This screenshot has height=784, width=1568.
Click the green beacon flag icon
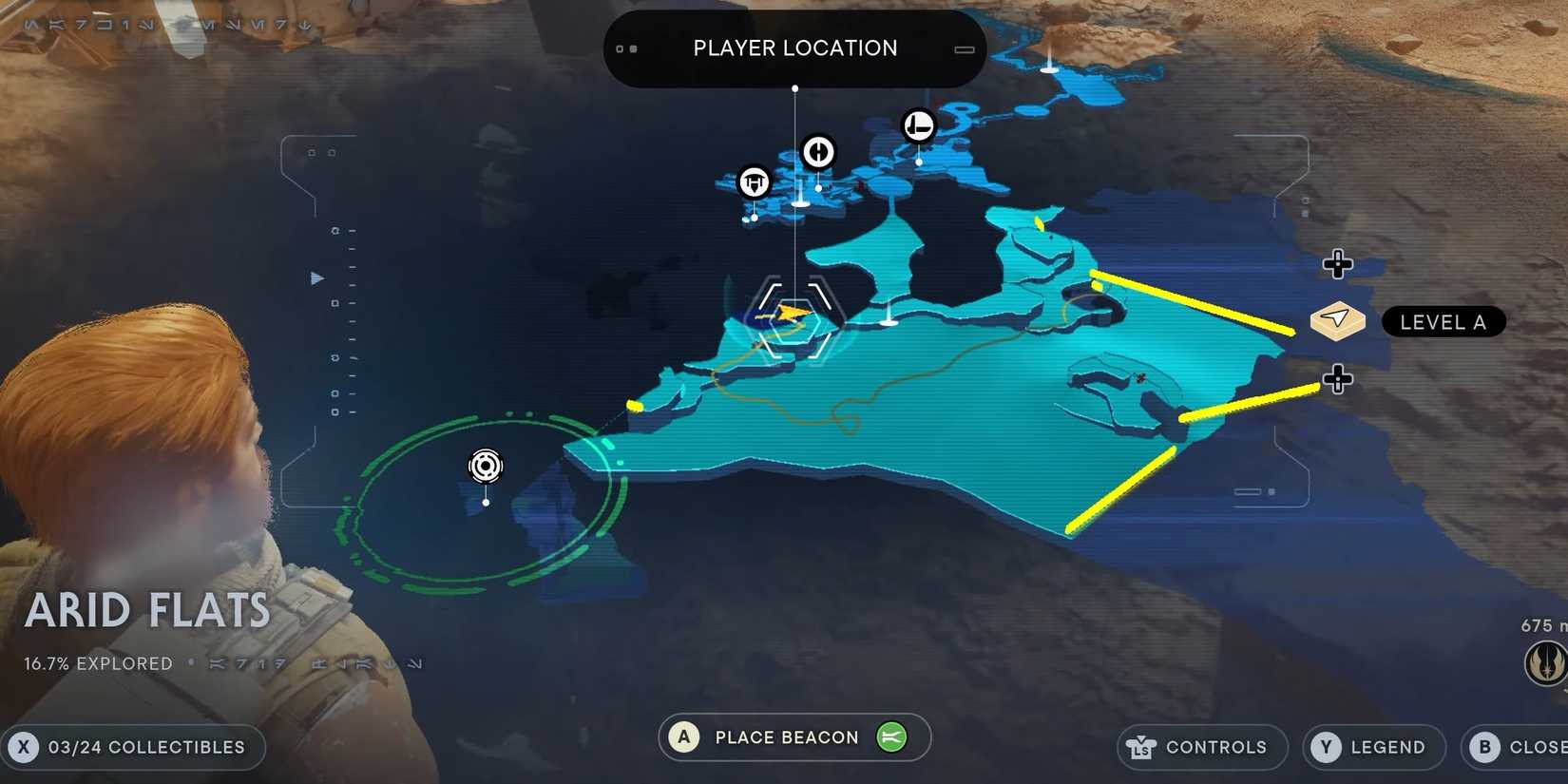[x=889, y=737]
